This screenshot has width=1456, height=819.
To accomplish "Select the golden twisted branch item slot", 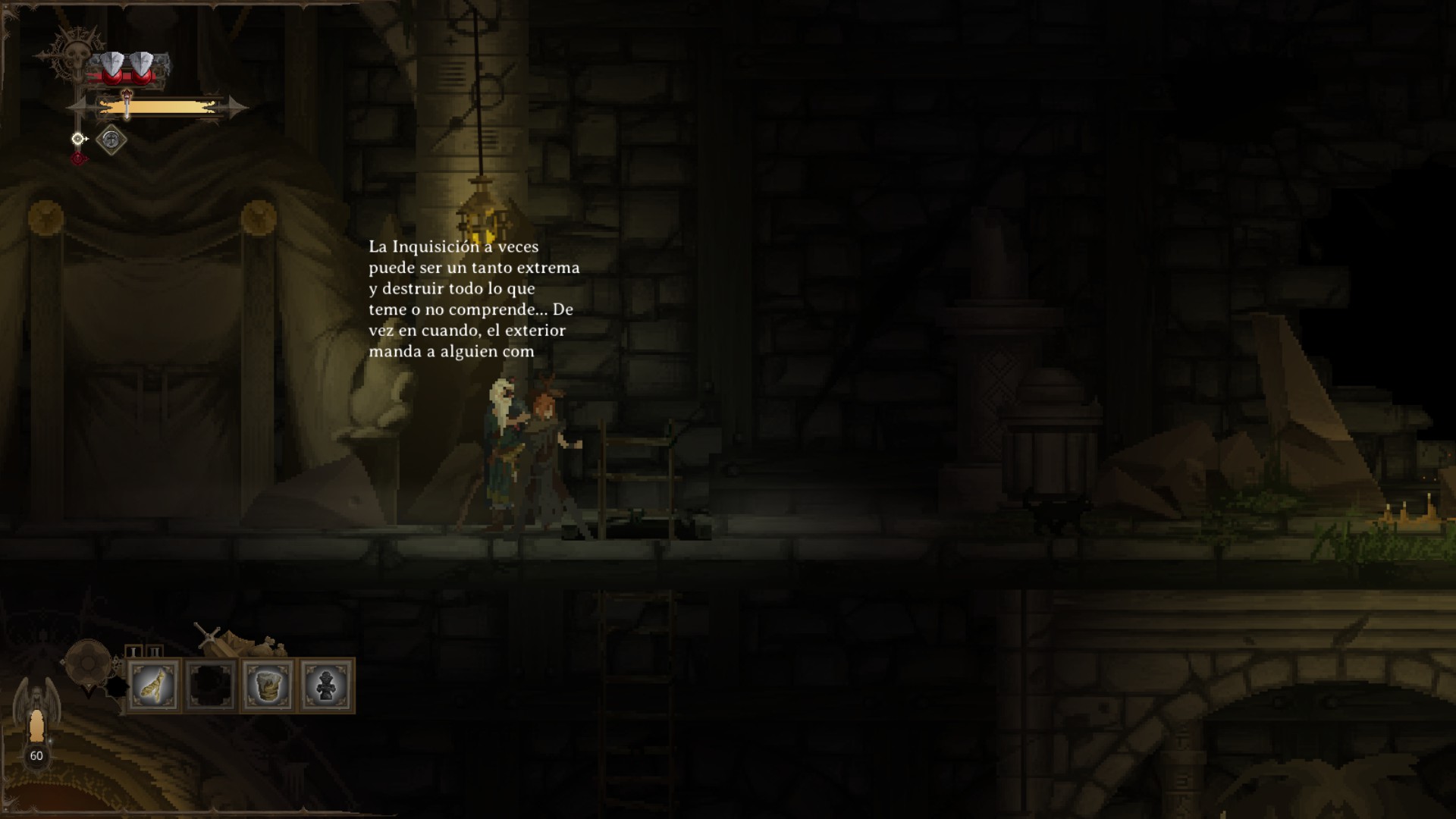I will pos(154,686).
